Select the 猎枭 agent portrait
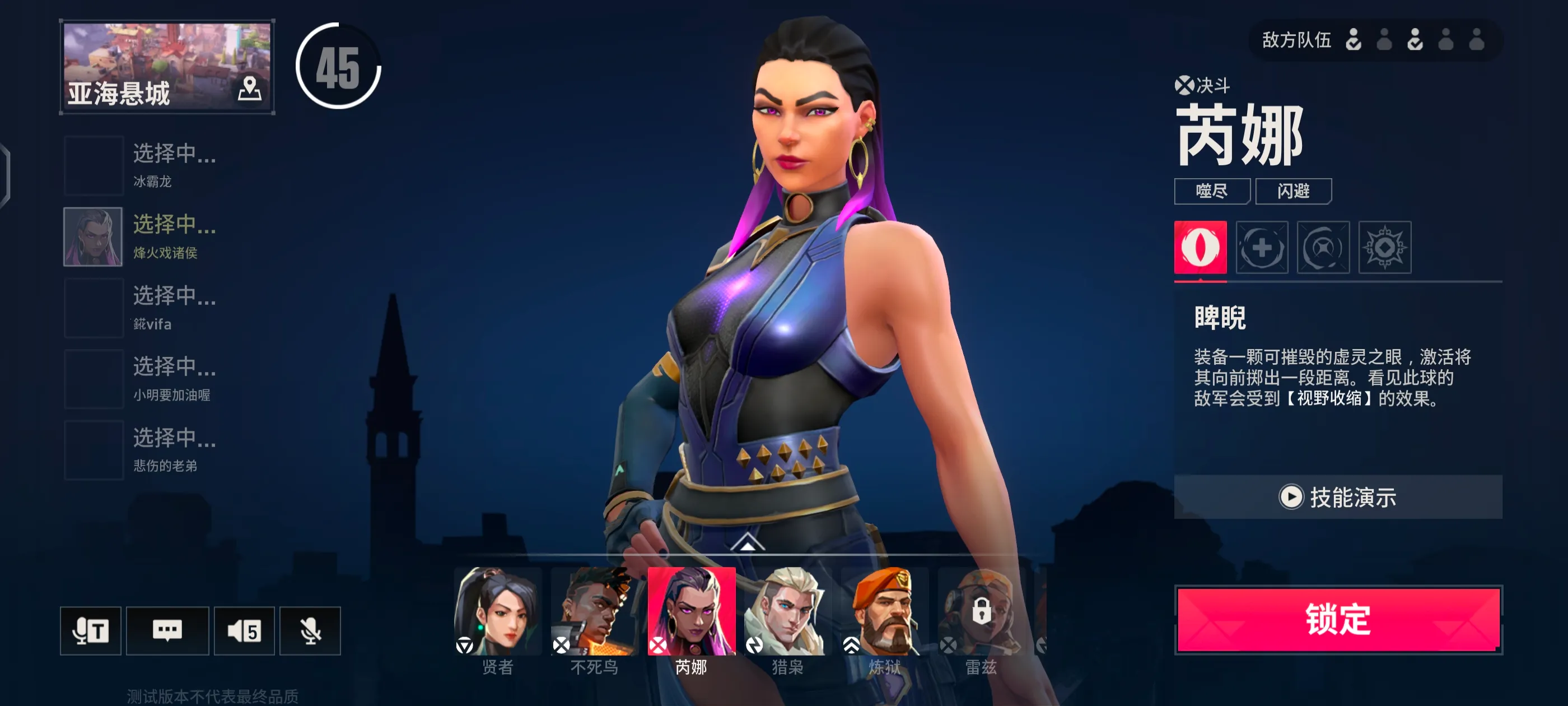This screenshot has width=1568, height=706. (788, 611)
